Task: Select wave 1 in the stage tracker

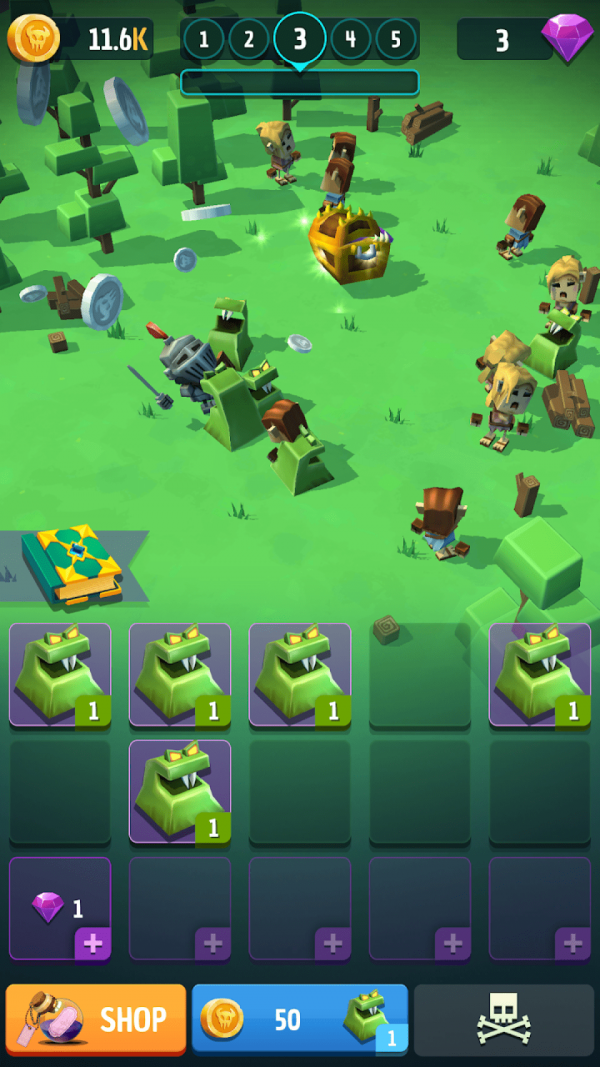Action: (204, 40)
